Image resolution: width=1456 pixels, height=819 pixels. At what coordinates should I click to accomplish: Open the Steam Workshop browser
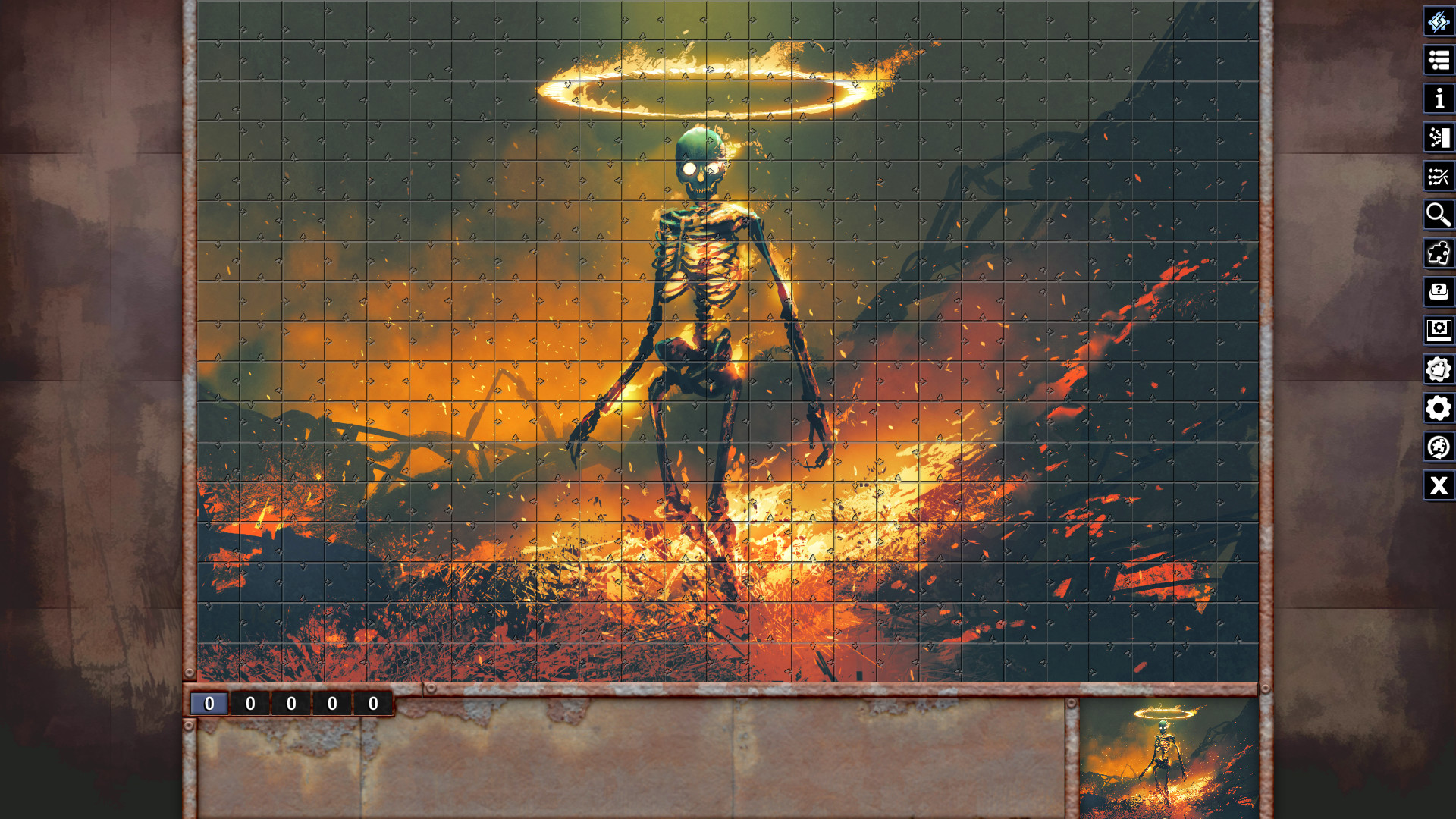pos(1439,447)
